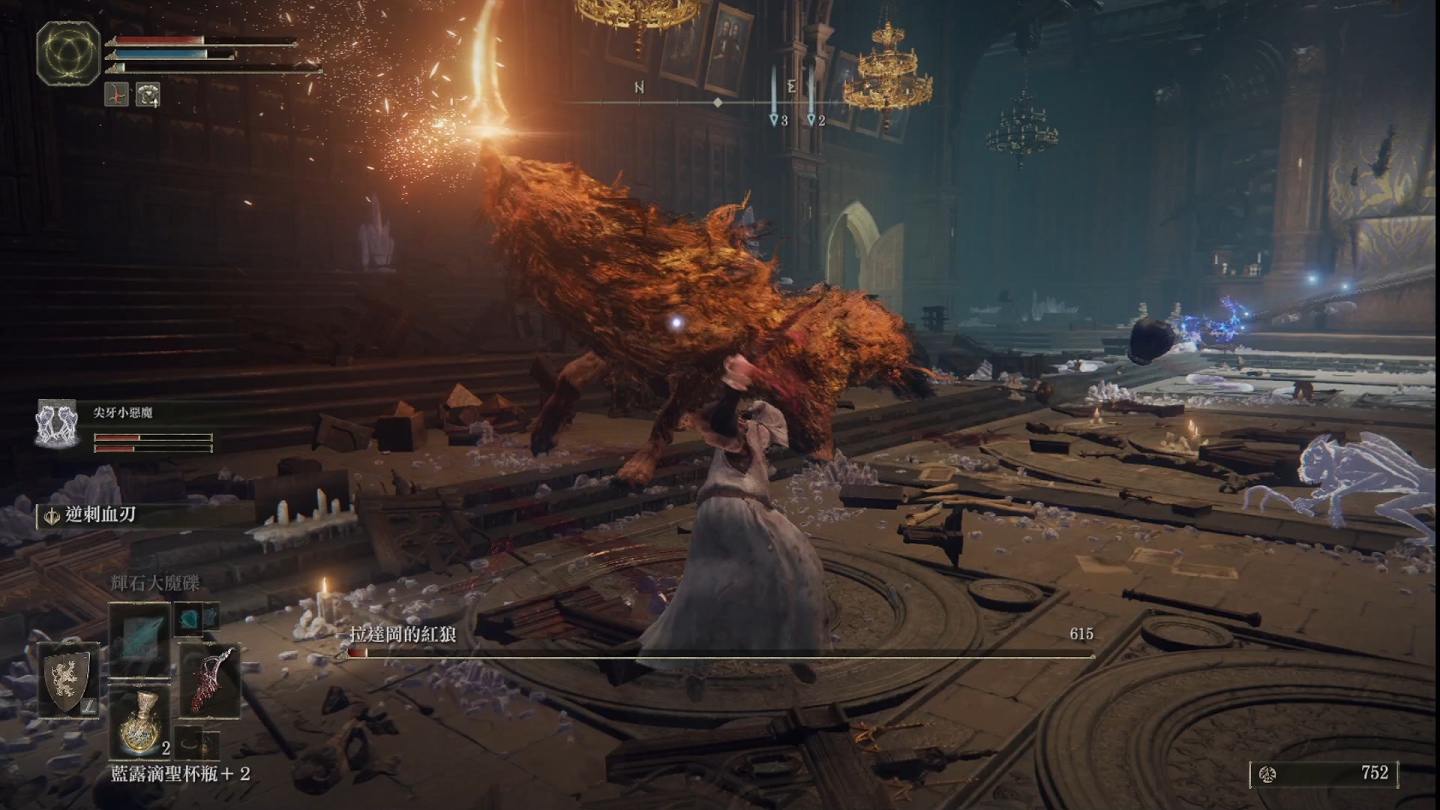Click the 尖牙小惡魔 summon portrait
This screenshot has width=1440, height=810.
point(57,423)
